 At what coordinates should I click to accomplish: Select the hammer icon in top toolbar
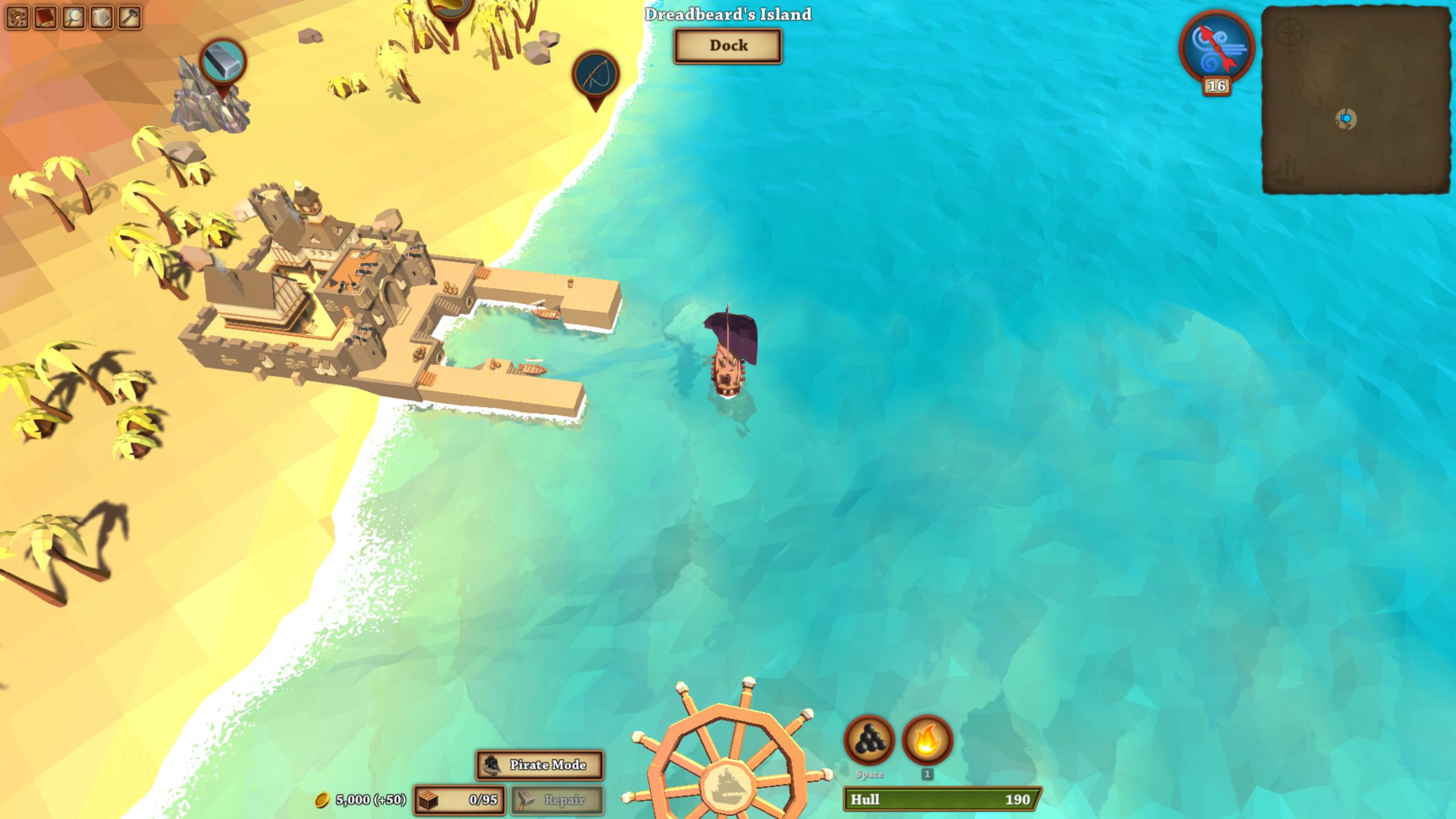(130, 18)
